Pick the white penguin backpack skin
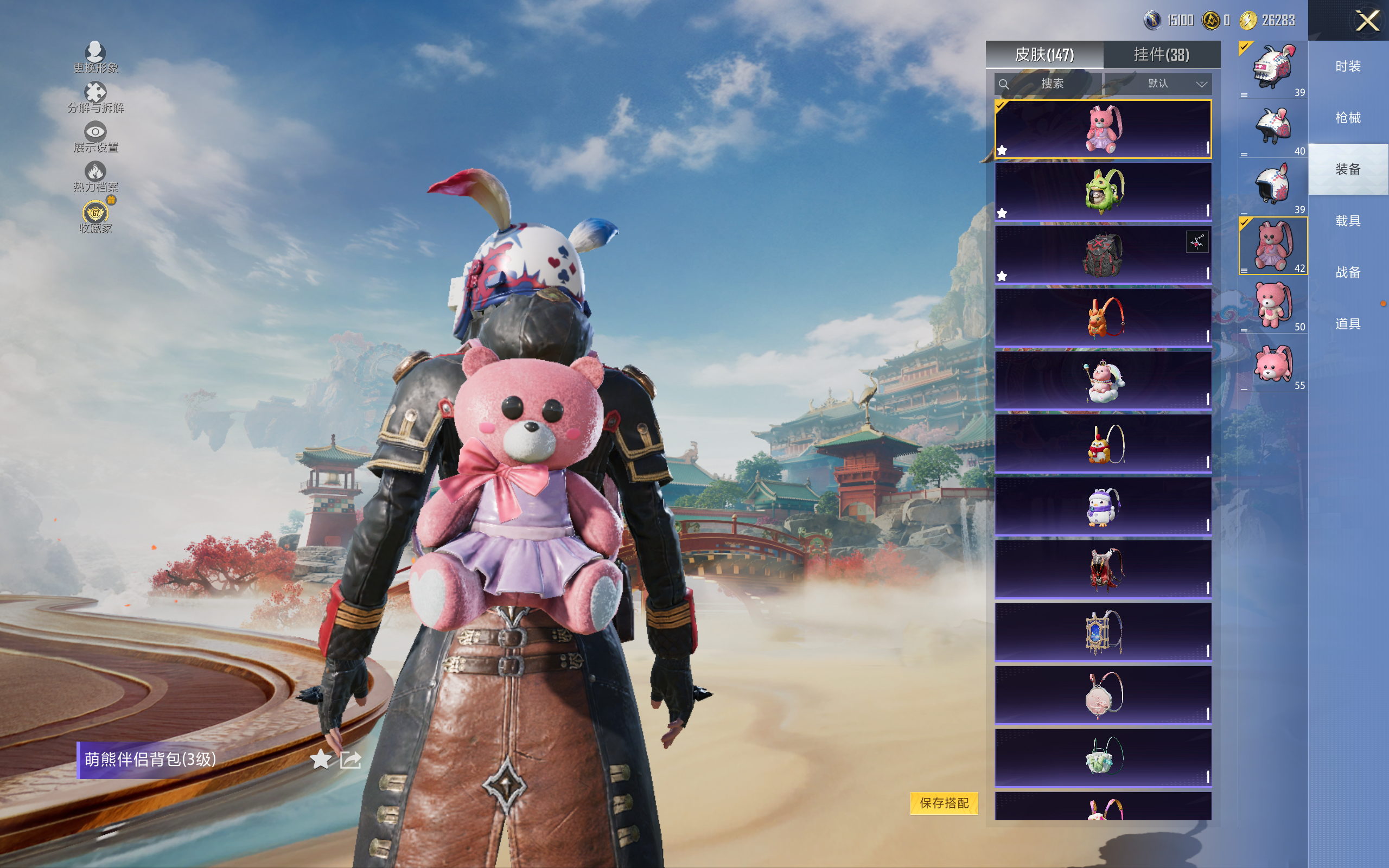Image resolution: width=1389 pixels, height=868 pixels. [x=1103, y=507]
